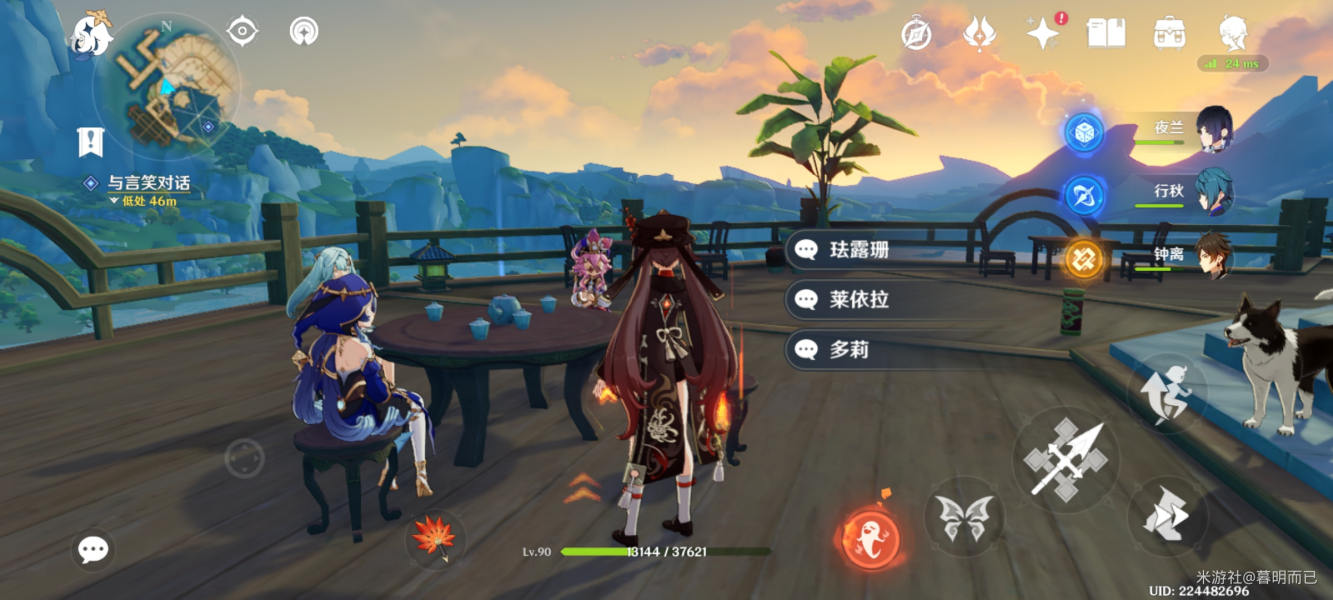The width and height of the screenshot is (1333, 600).
Task: Activate the butterfly elemental skill
Action: tap(964, 517)
